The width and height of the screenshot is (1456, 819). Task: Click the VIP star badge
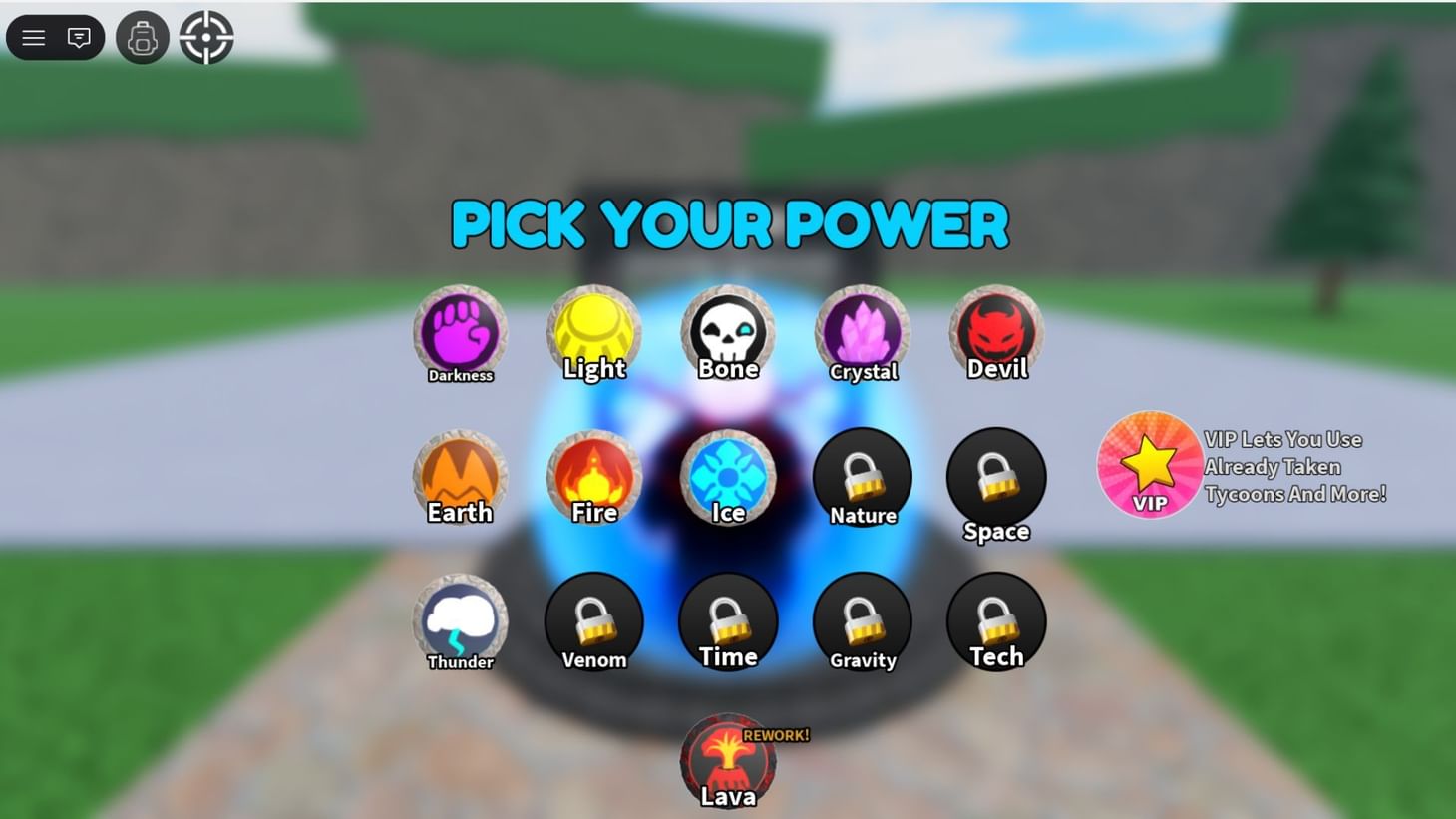1149,464
